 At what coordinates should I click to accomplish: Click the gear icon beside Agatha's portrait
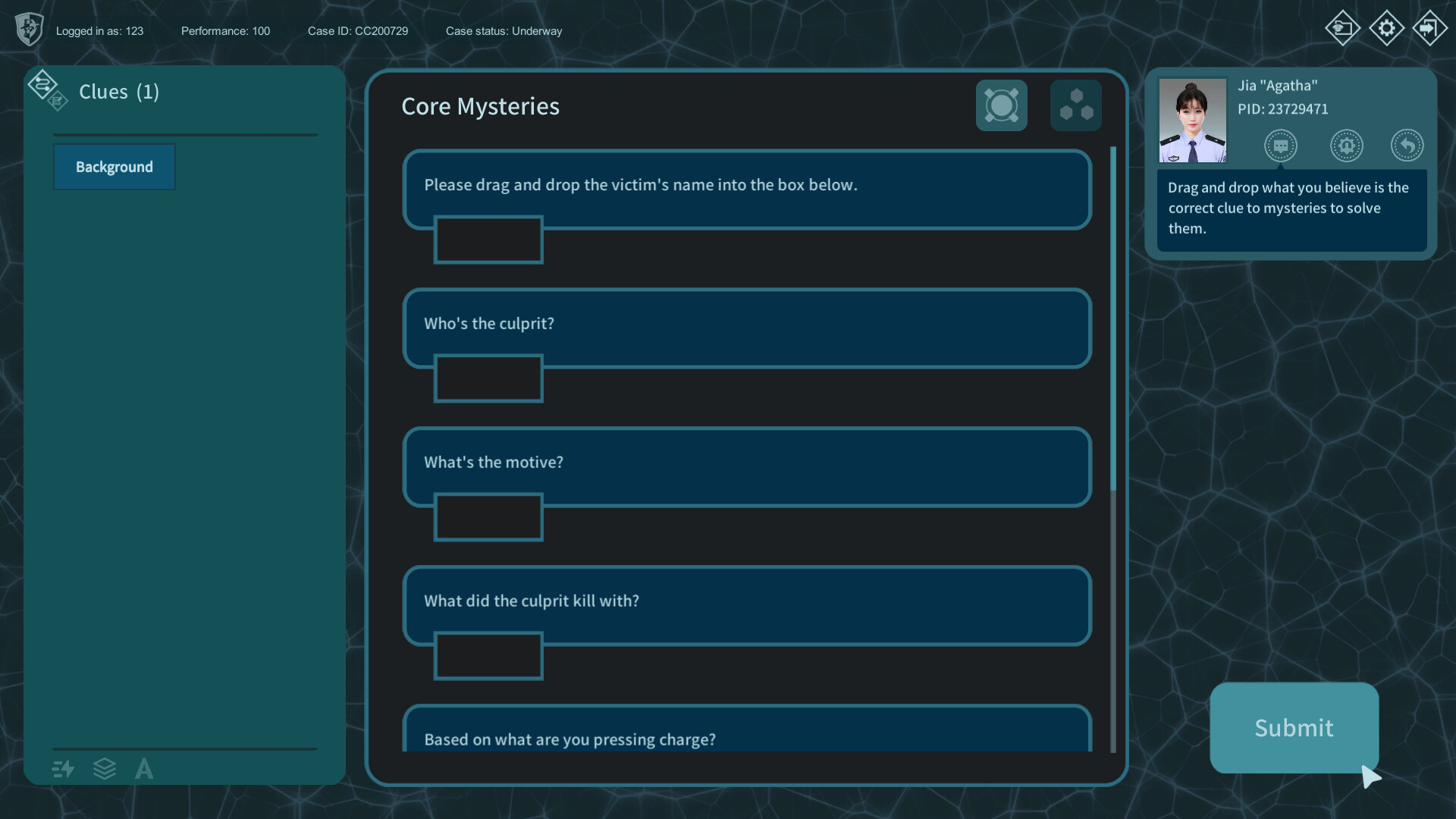[x=1347, y=146]
